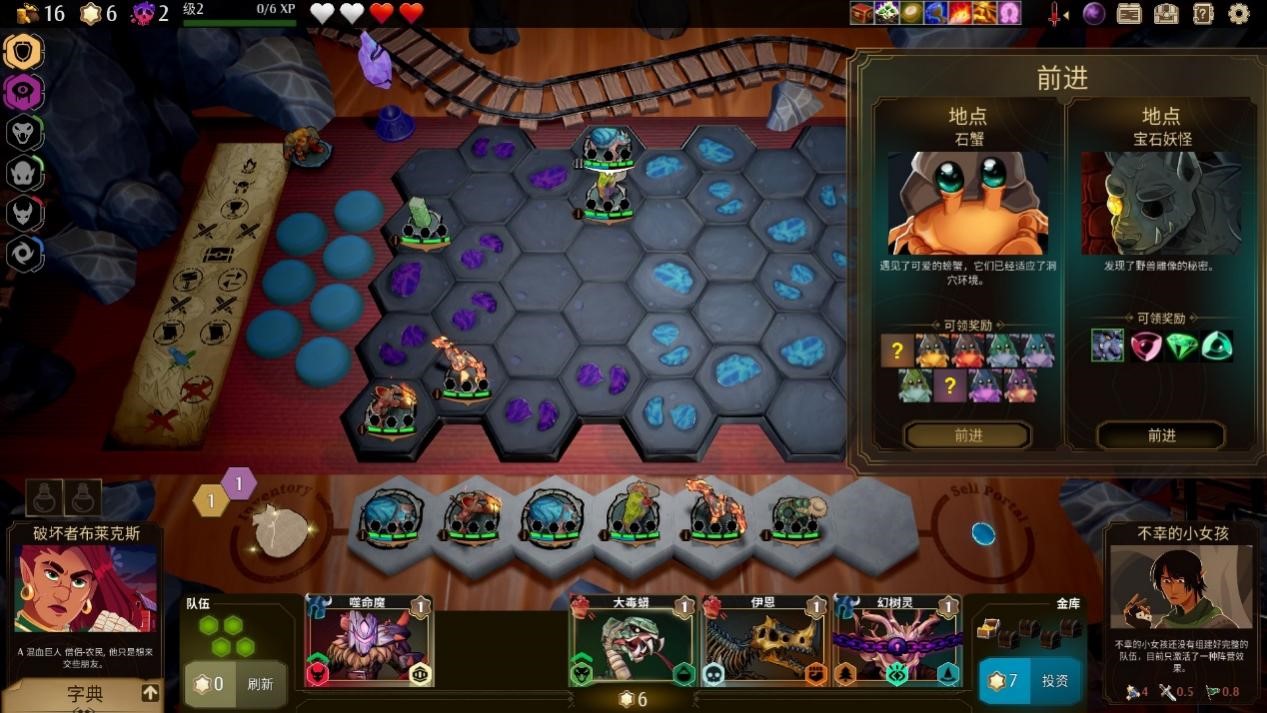The height and width of the screenshot is (713, 1267).
Task: Open the question mark help book
Action: coord(1202,14)
